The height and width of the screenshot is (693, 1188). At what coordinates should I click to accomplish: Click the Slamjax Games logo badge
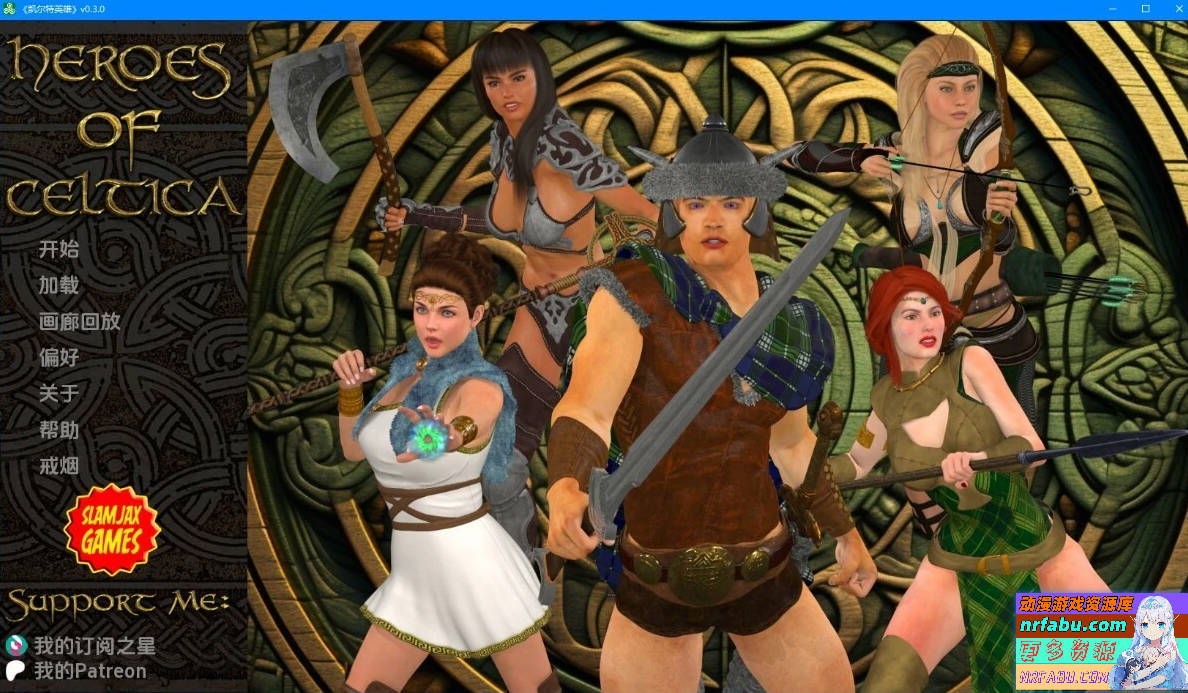(x=111, y=530)
